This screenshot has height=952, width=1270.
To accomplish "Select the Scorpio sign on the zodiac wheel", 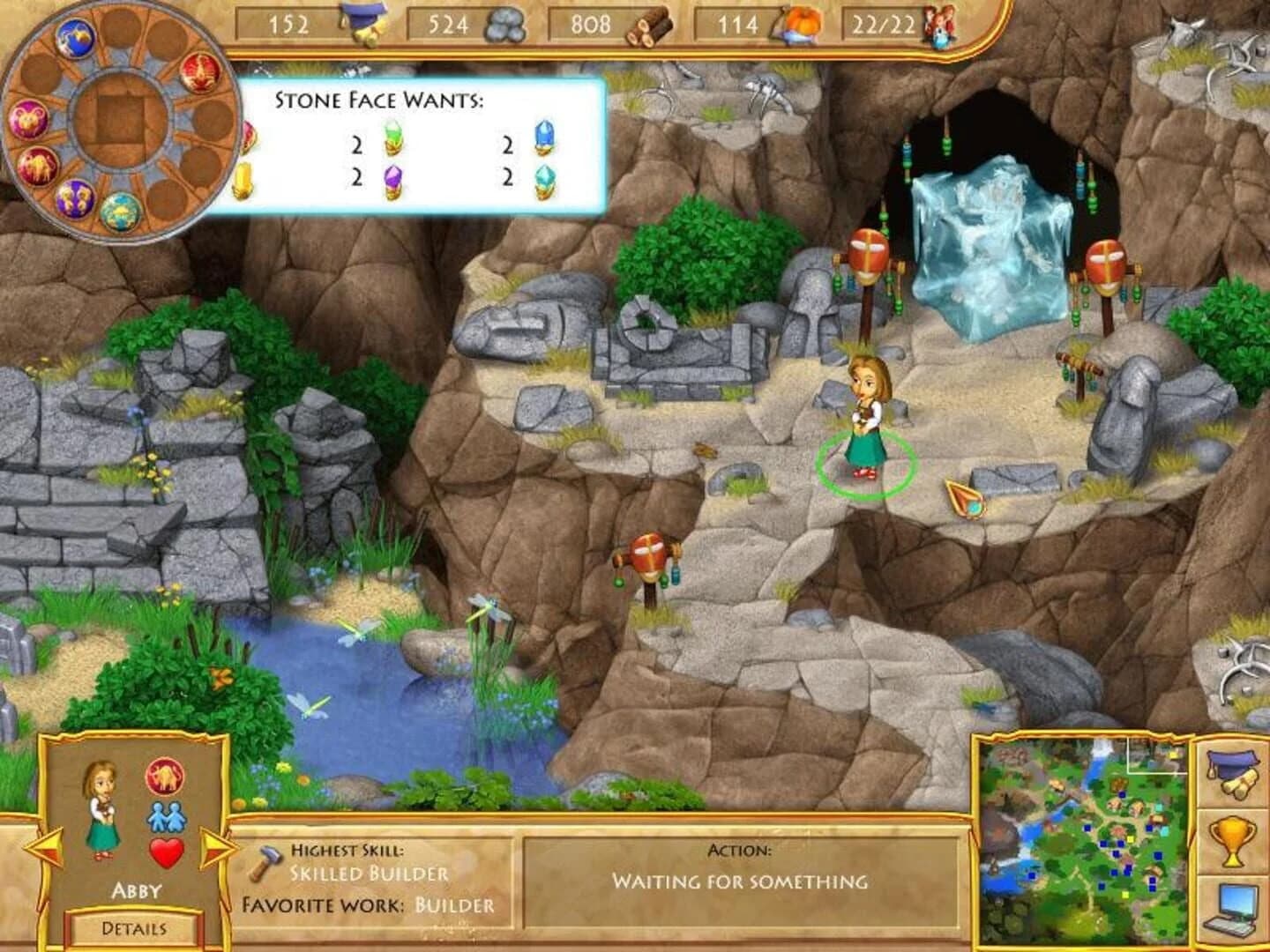I will click(199, 76).
